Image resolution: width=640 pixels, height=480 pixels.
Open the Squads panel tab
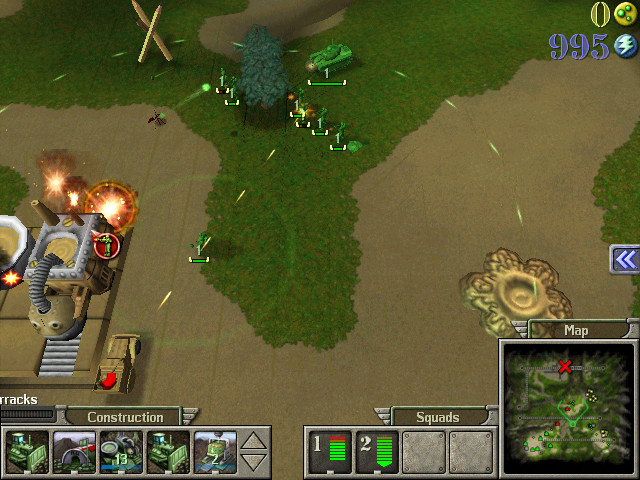pyautogui.click(x=437, y=417)
